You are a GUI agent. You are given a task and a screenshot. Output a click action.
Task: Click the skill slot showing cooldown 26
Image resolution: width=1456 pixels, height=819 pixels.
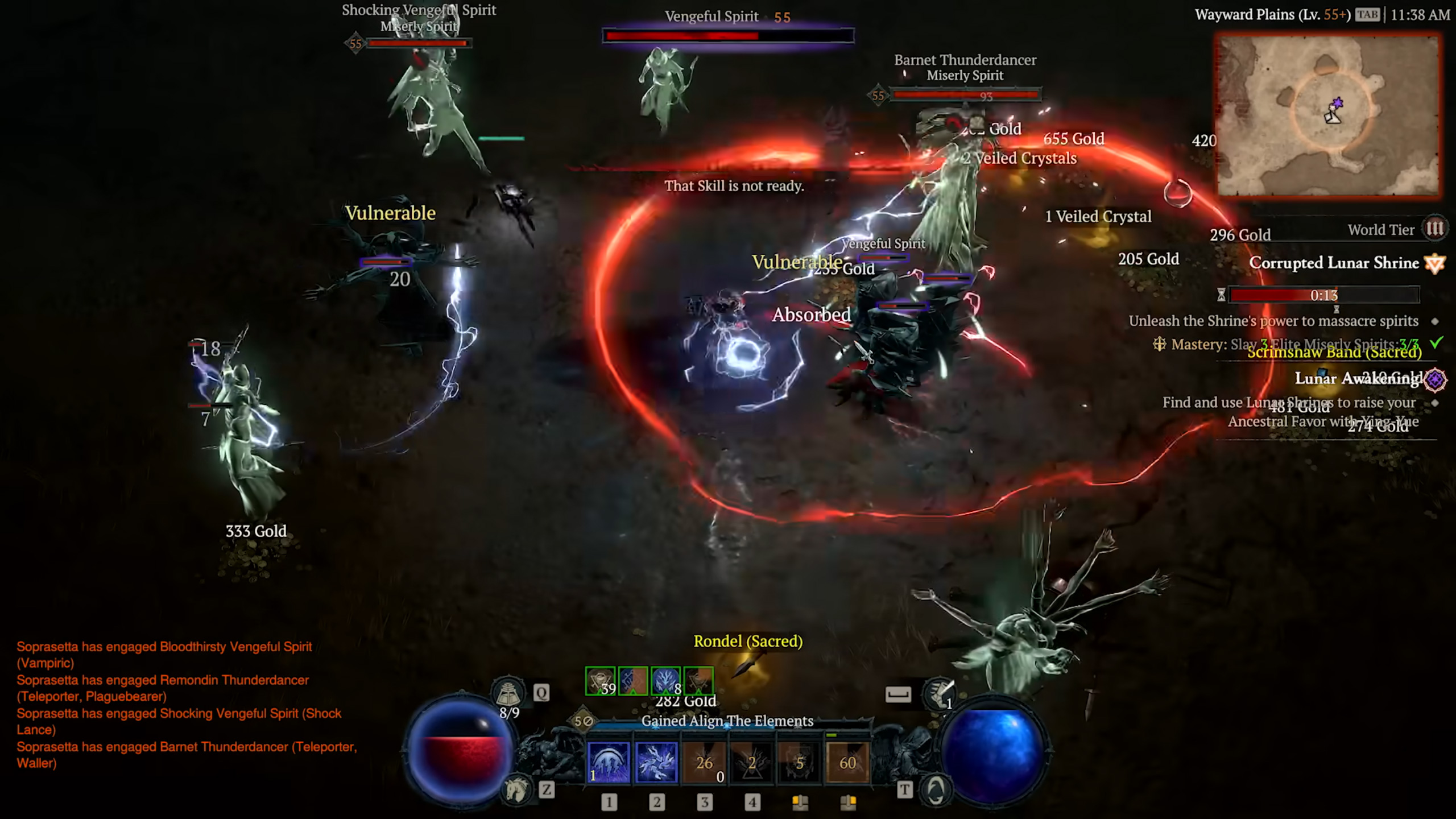[704, 762]
